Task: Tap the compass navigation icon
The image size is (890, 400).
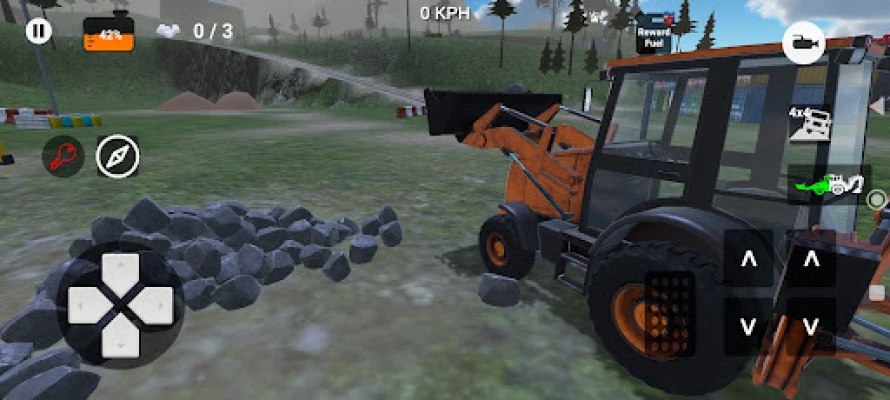Action: pyautogui.click(x=118, y=157)
